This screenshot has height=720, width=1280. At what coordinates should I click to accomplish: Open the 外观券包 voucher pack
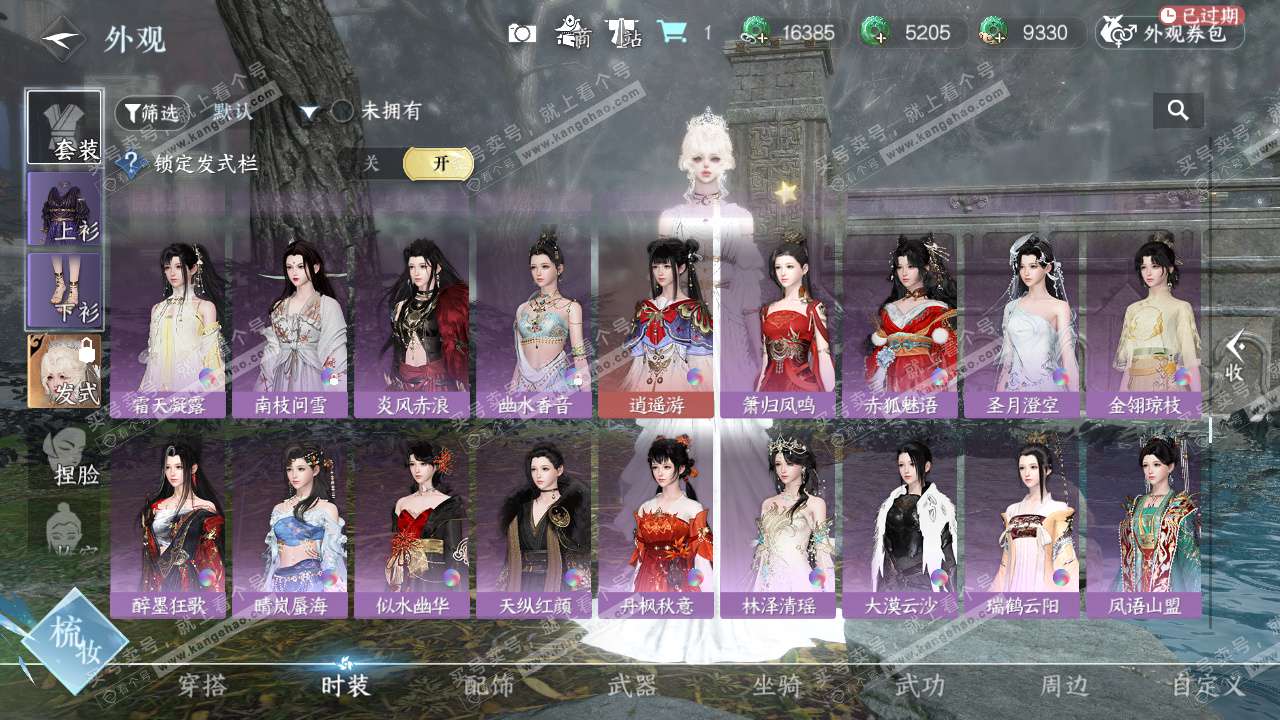[1171, 33]
